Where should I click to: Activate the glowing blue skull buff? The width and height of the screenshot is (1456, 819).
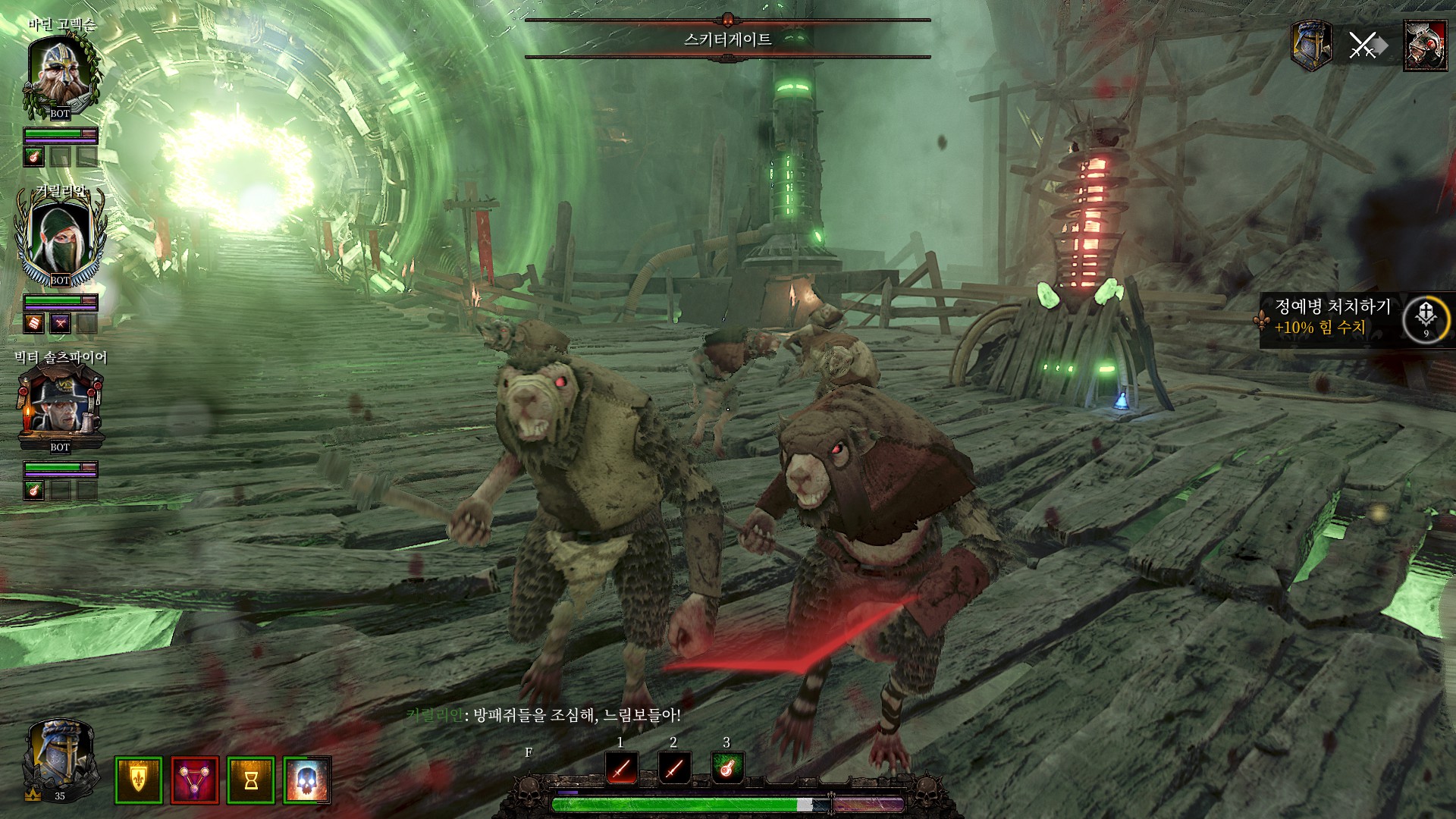307,780
